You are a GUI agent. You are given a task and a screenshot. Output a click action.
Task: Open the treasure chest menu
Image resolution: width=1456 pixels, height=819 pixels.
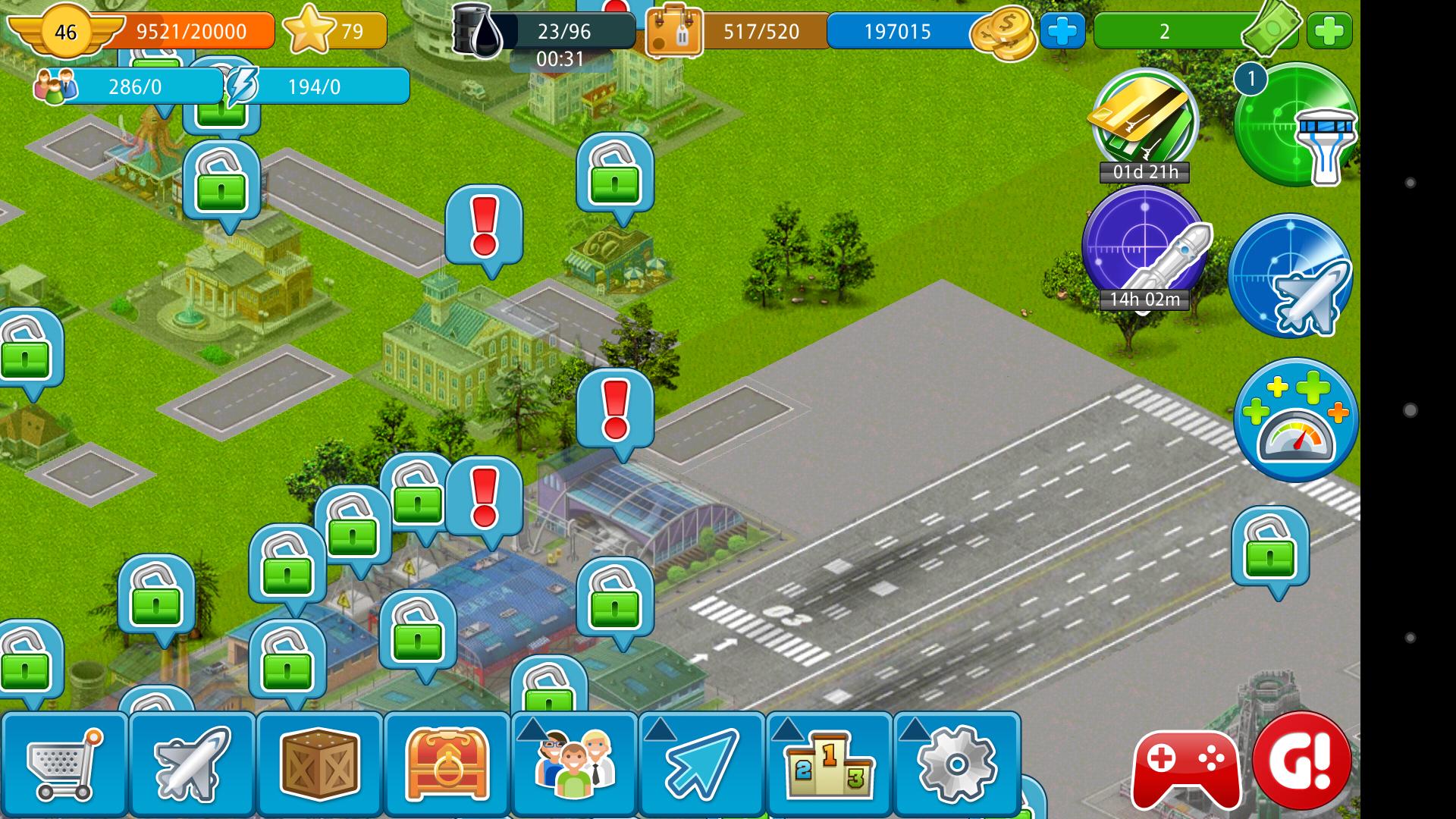pos(447,764)
